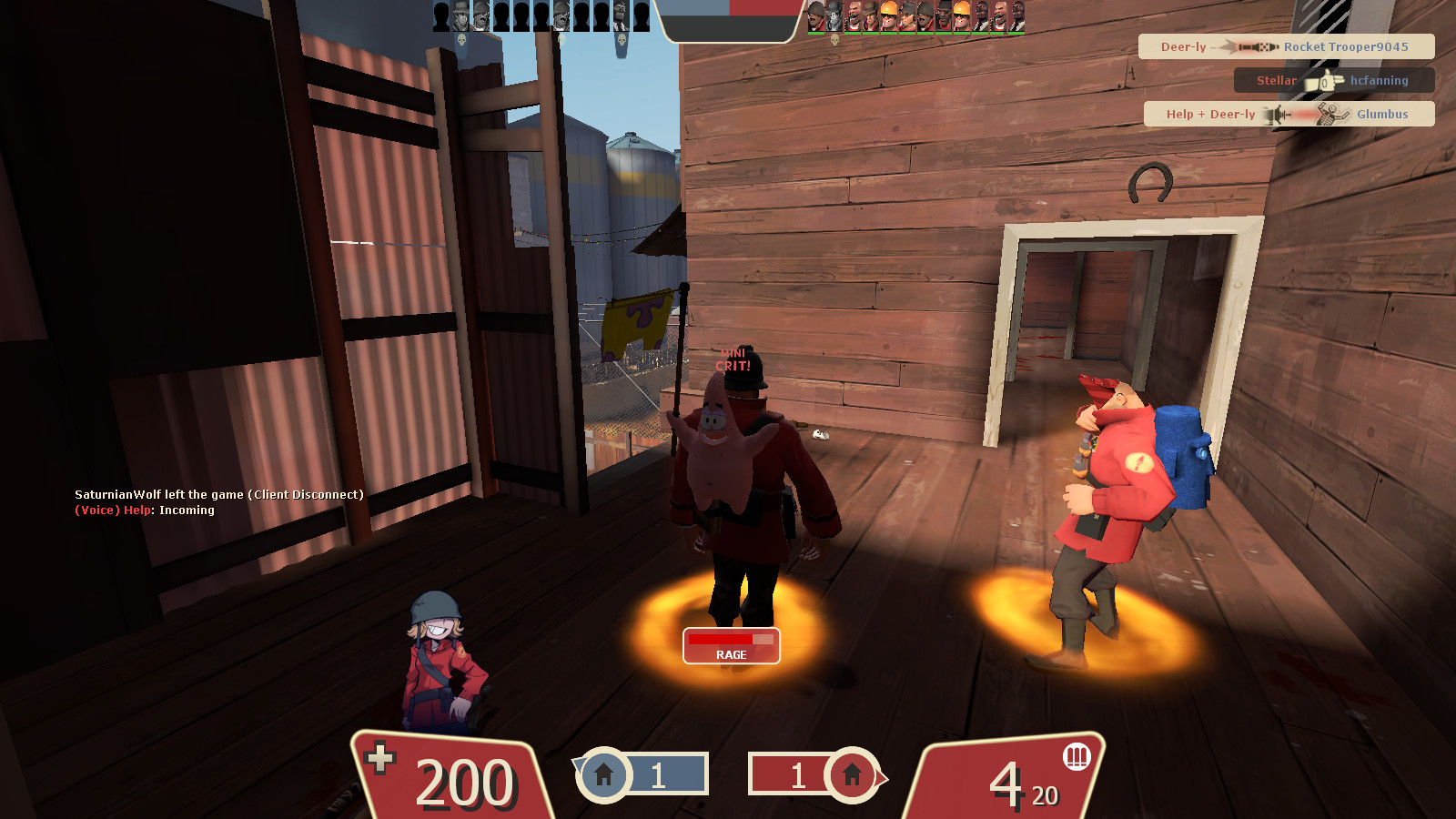Select the RED home control point icon

[852, 775]
